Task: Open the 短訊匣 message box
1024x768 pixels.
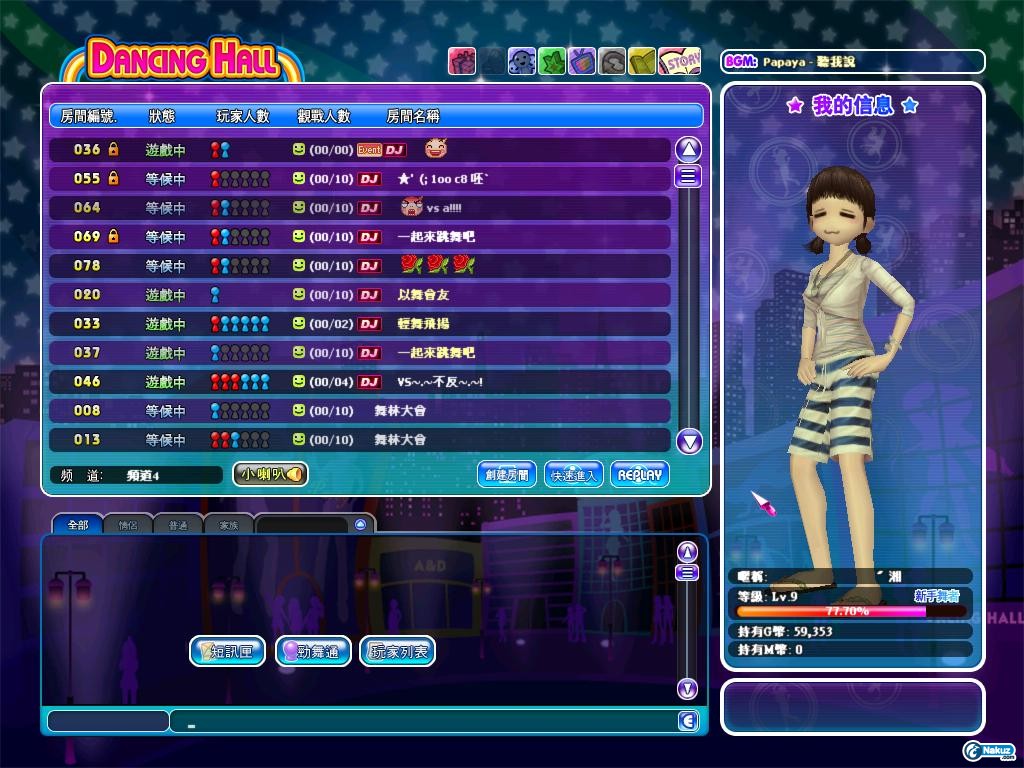Action: (x=227, y=652)
